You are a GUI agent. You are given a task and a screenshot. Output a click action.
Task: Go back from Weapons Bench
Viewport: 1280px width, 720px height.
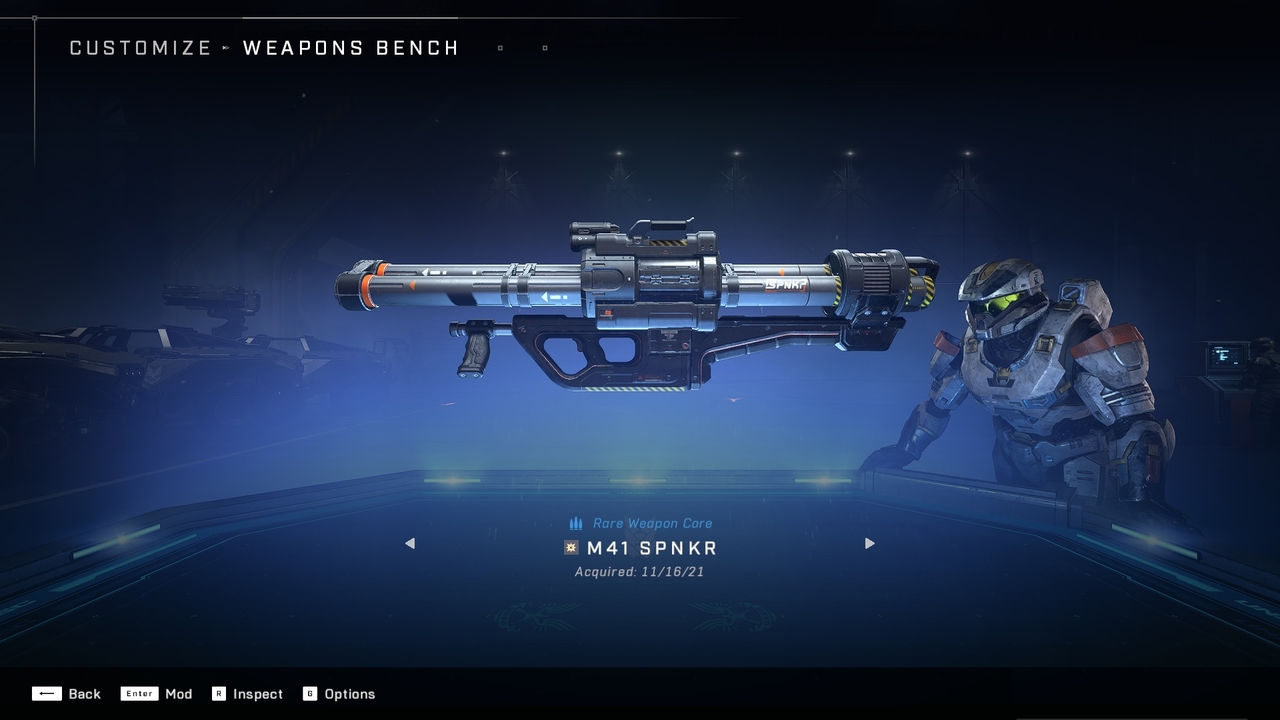[66, 694]
